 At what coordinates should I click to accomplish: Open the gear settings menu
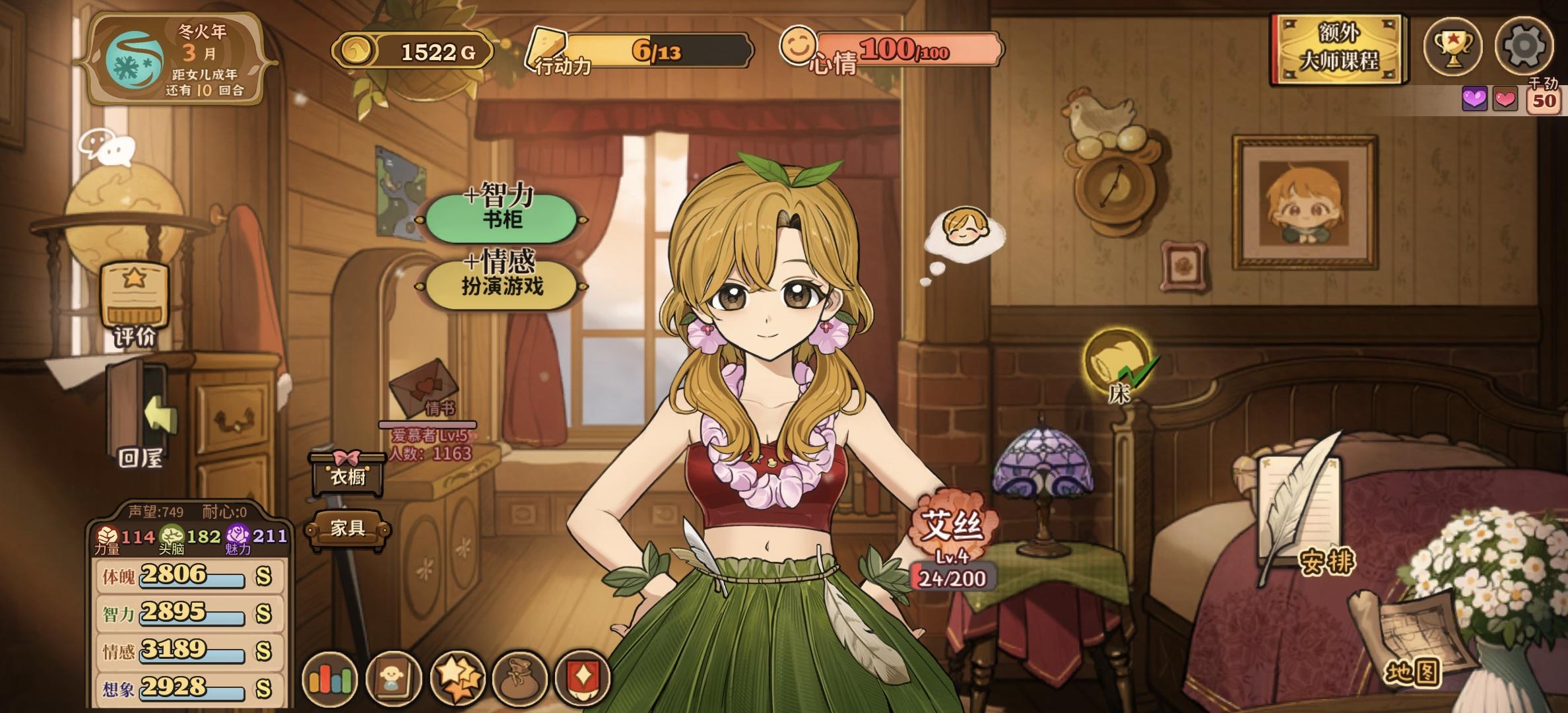(1523, 46)
